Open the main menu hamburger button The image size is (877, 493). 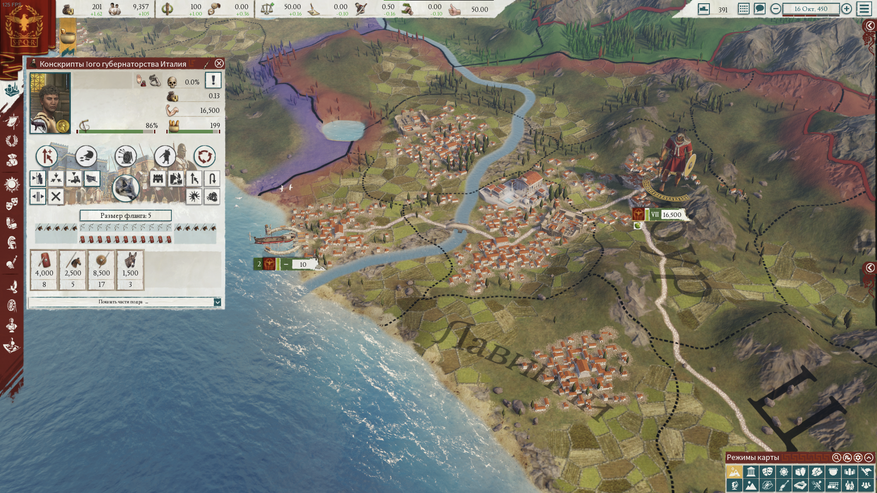(864, 9)
